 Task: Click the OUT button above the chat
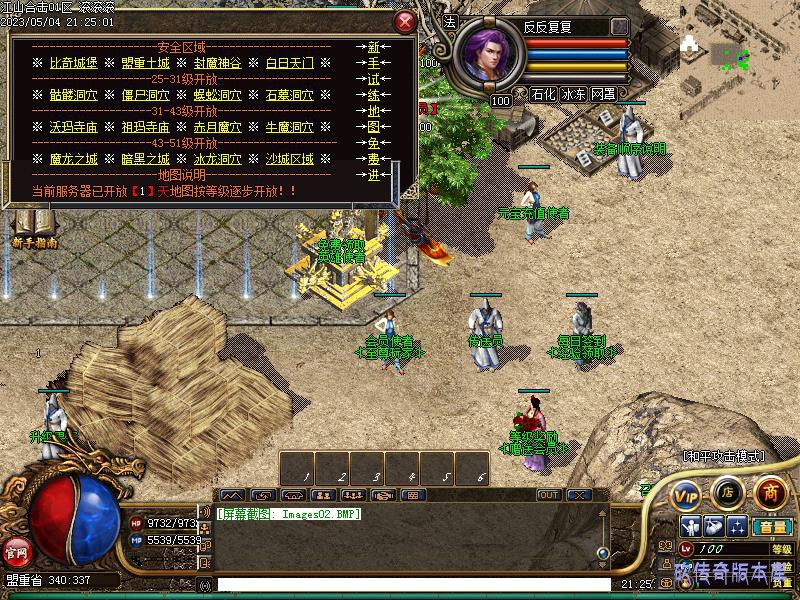click(549, 495)
